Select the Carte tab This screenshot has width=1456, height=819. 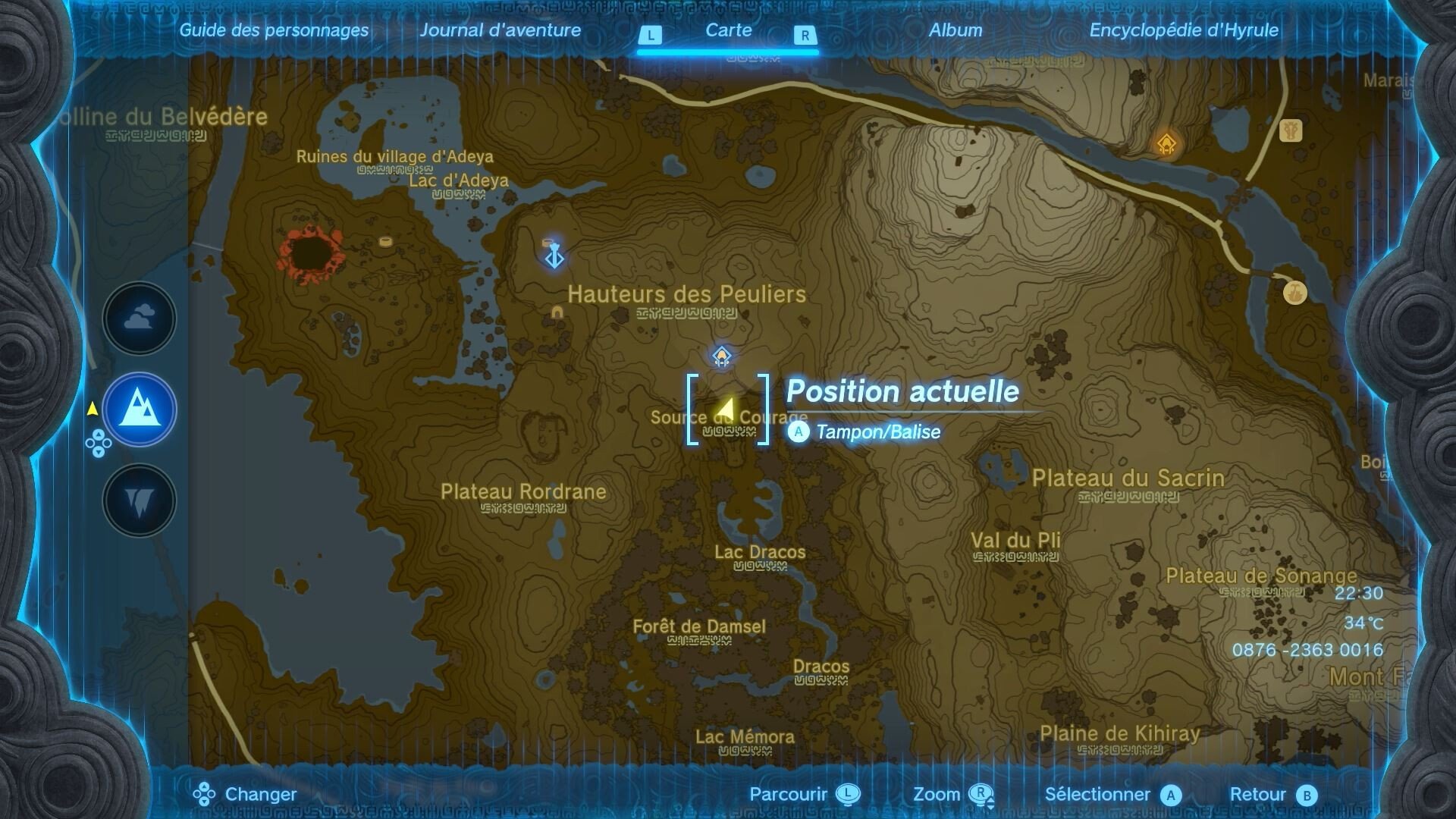pos(728,30)
